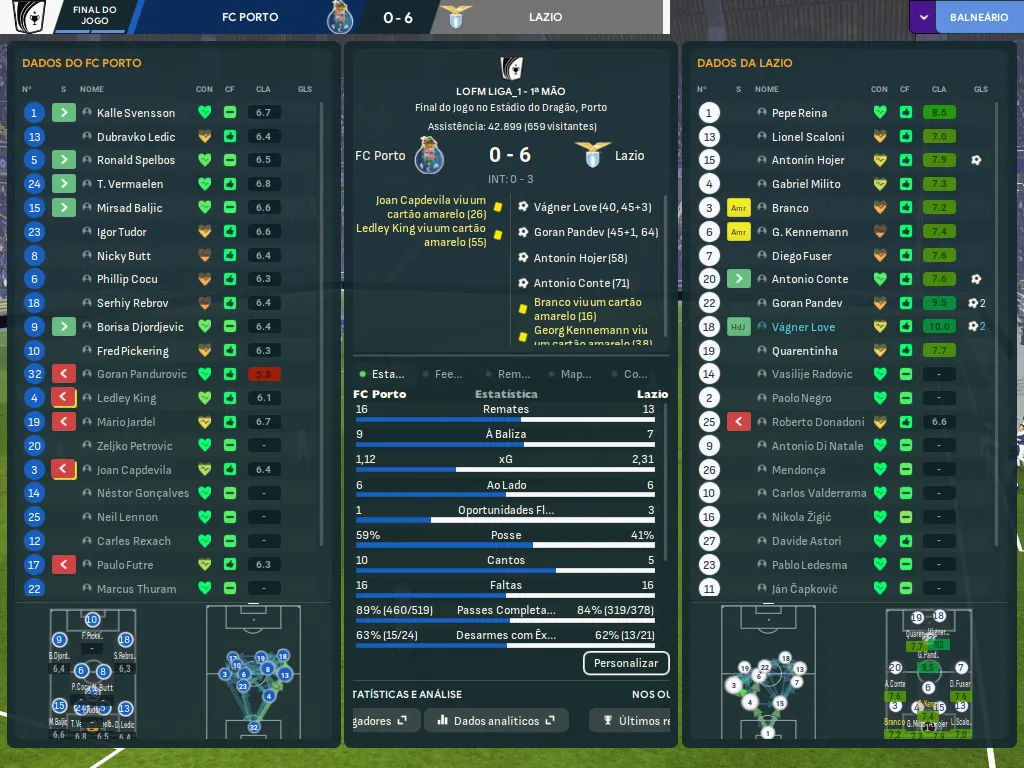Select Vágner Love in Lazio list

pyautogui.click(x=803, y=327)
